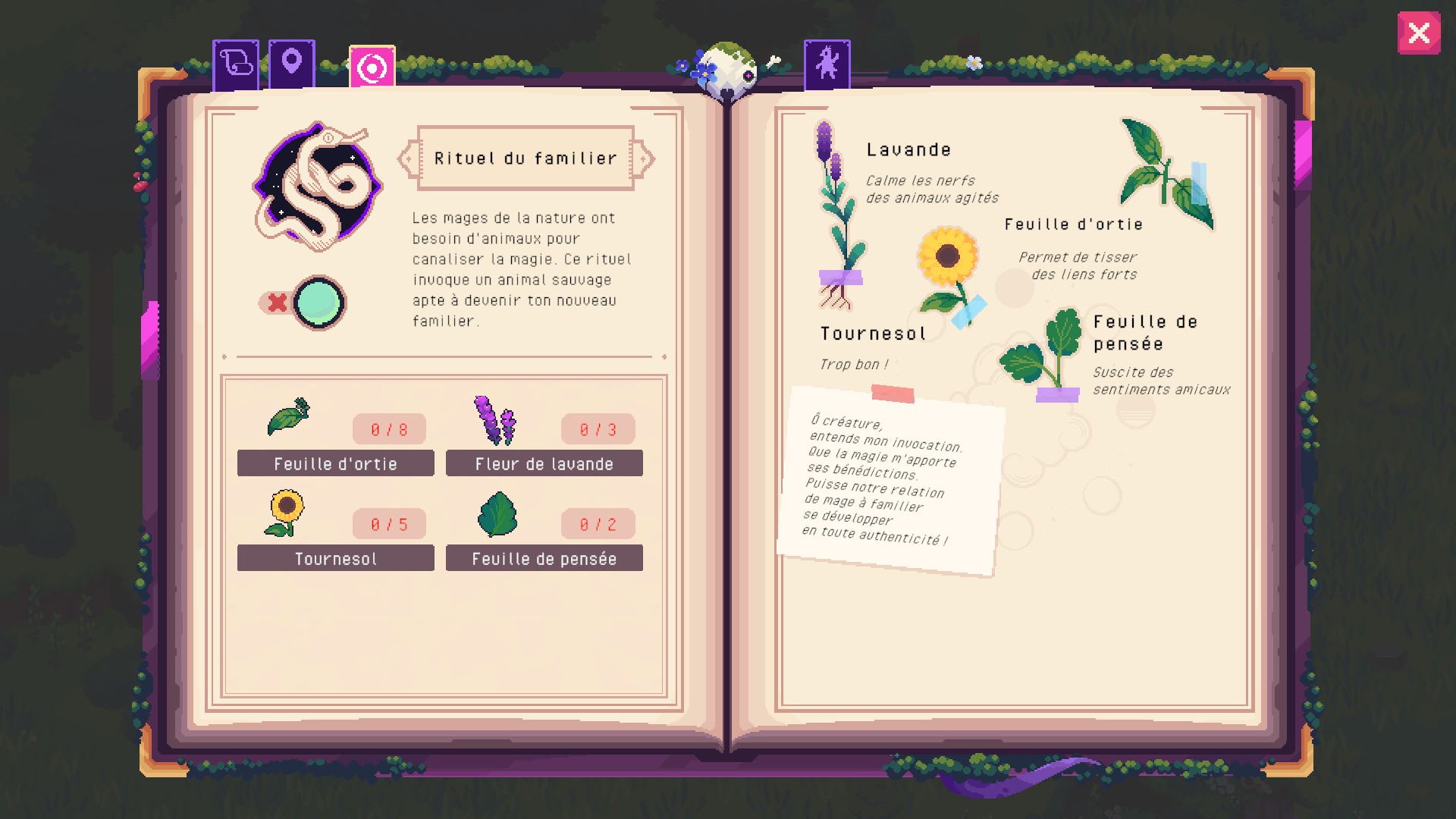Pick the Tournesol ingredient
This screenshot has width=1456, height=819.
coord(335,558)
